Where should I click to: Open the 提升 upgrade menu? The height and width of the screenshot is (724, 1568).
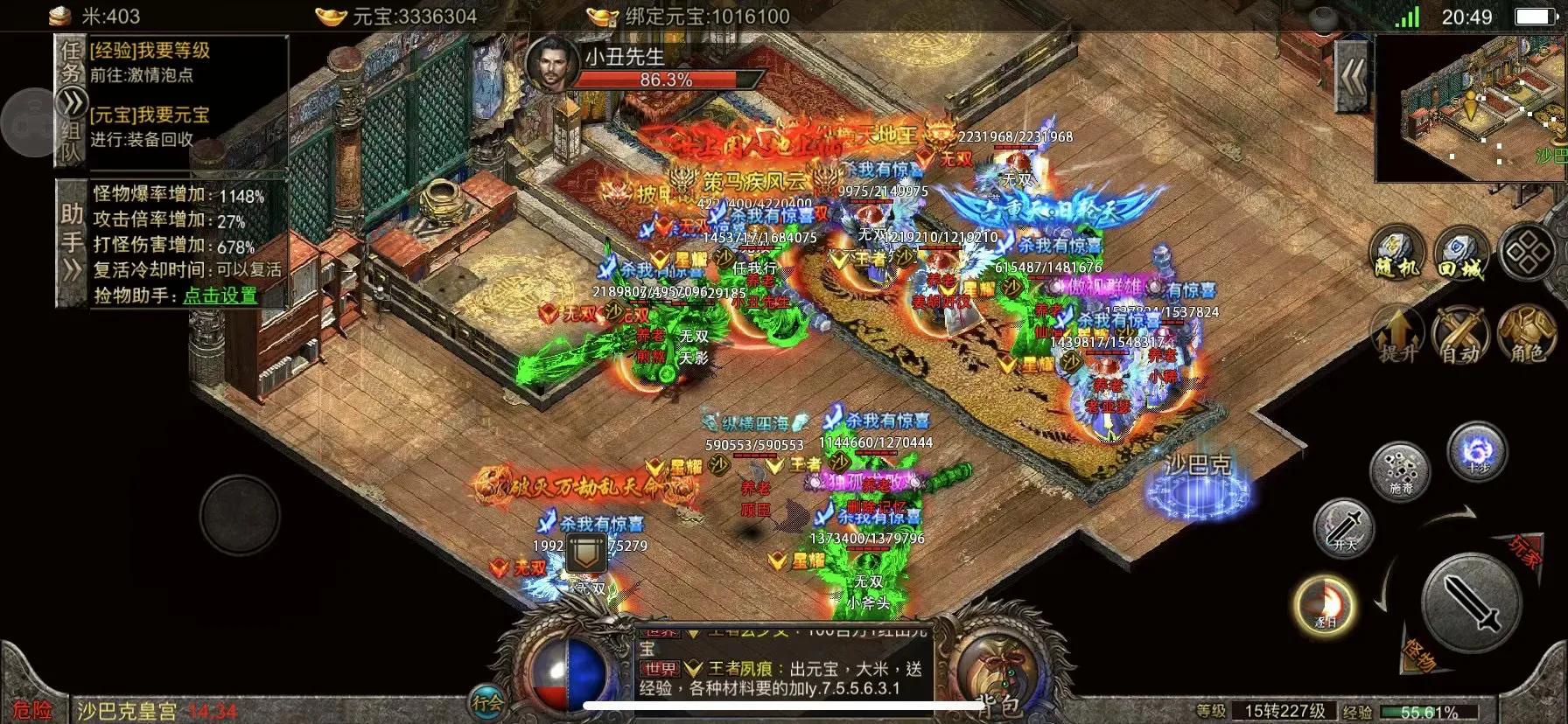click(1397, 335)
